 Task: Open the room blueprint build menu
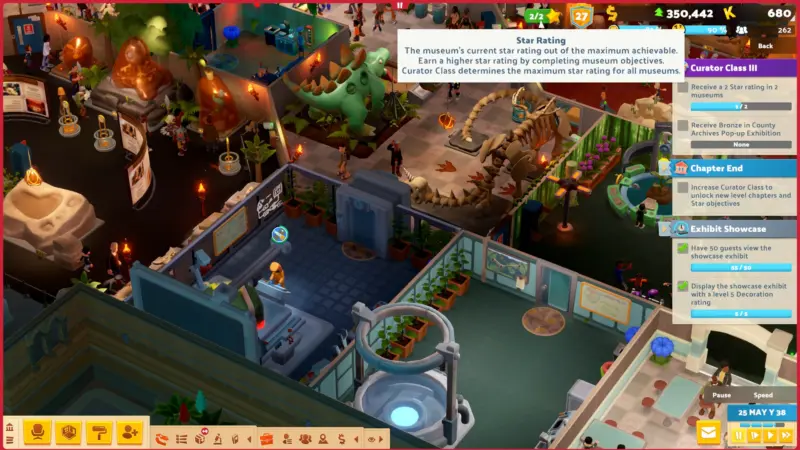68,432
